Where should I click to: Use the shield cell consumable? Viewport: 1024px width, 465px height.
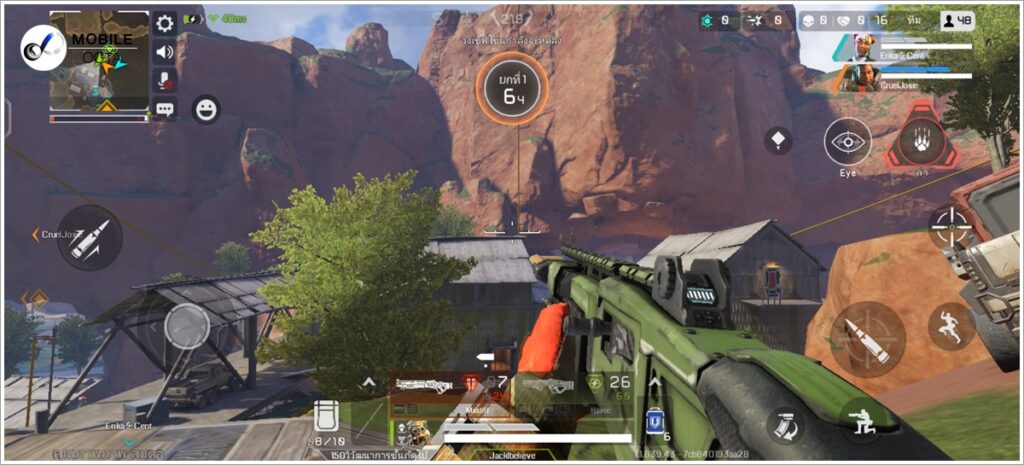point(656,421)
